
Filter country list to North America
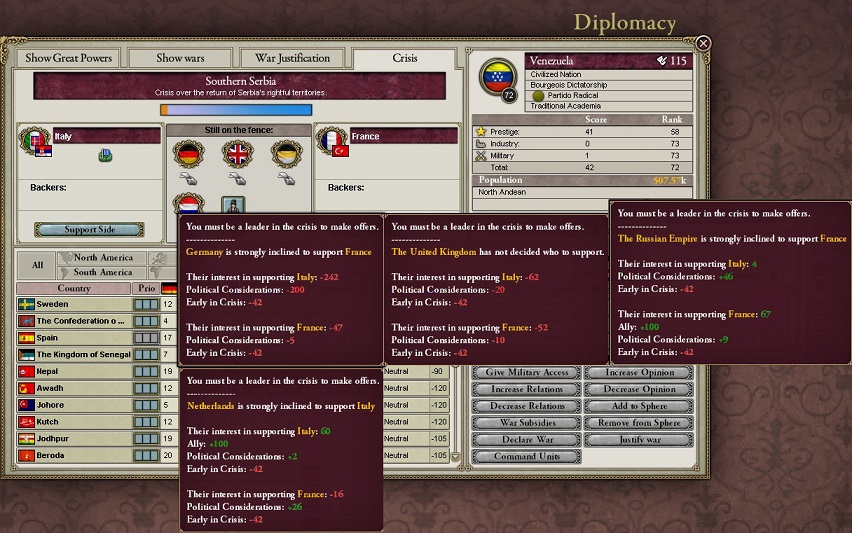pos(103,258)
